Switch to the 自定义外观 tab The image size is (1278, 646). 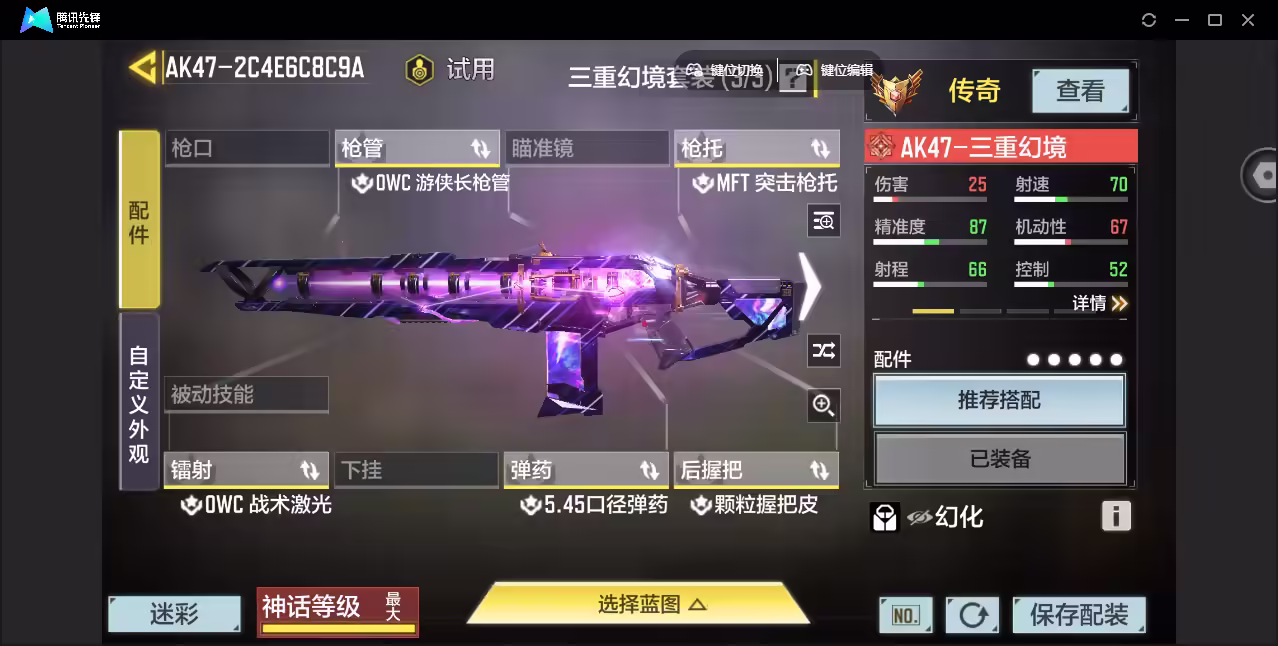click(139, 403)
